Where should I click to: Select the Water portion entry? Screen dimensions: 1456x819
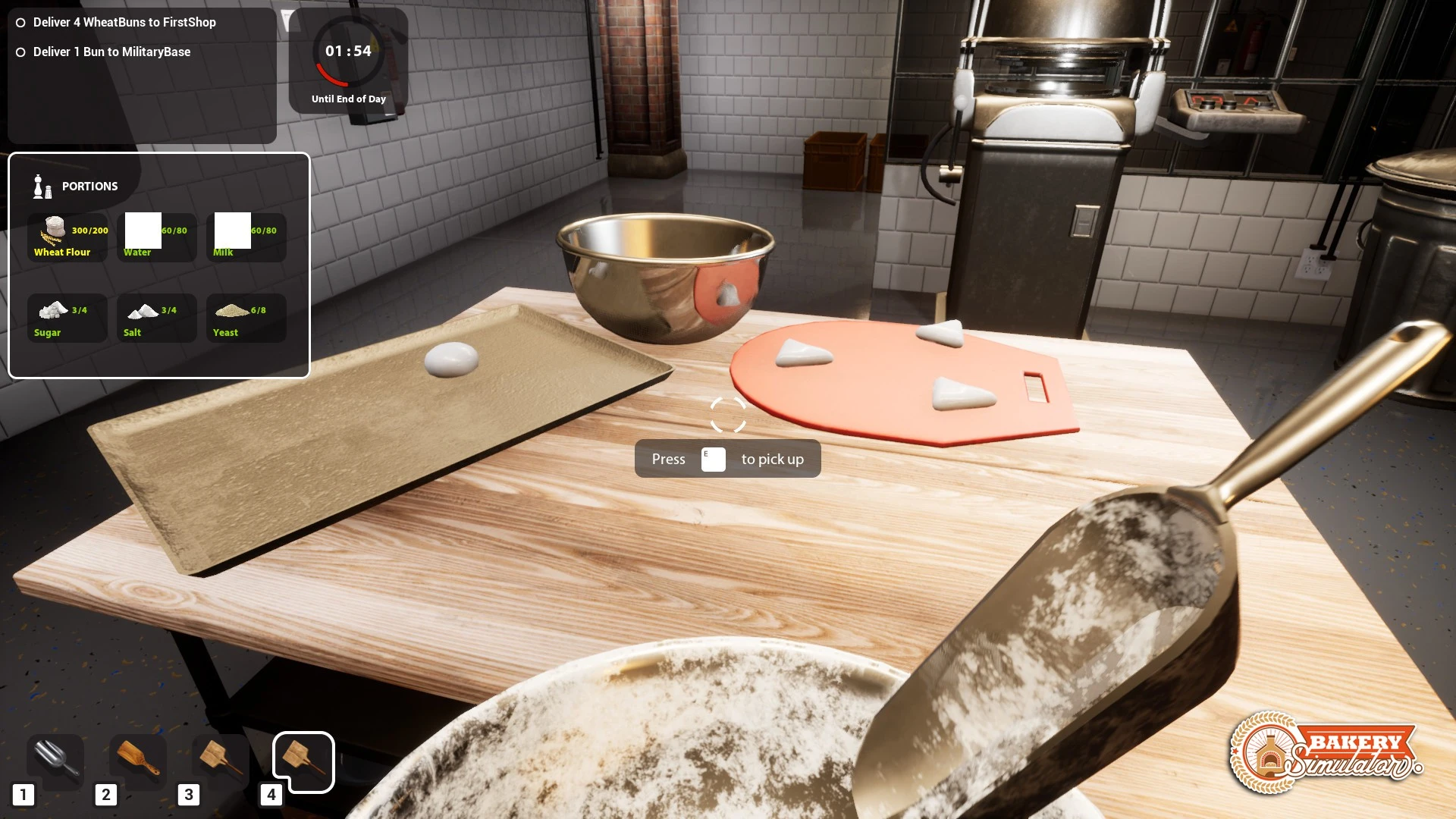pyautogui.click(x=143, y=231)
